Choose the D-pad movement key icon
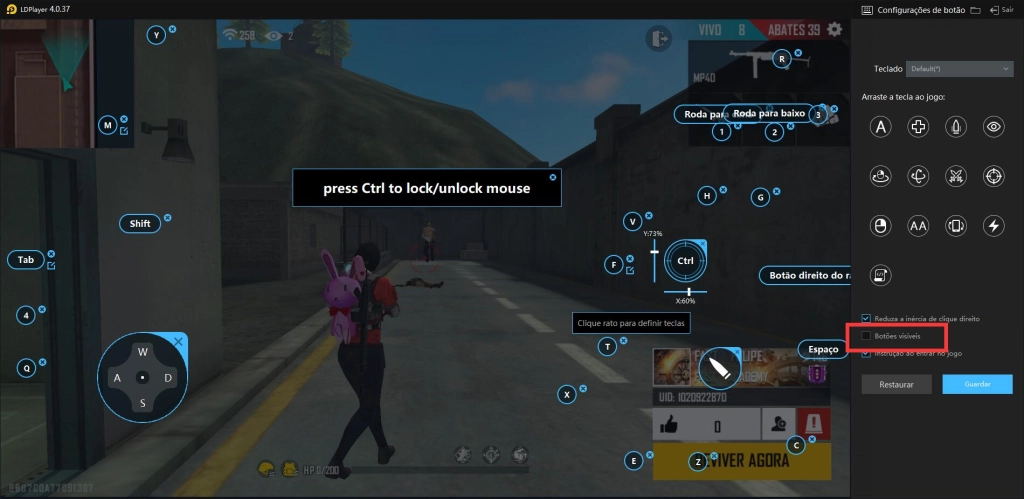The image size is (1024, 499). pyautogui.click(x=918, y=126)
